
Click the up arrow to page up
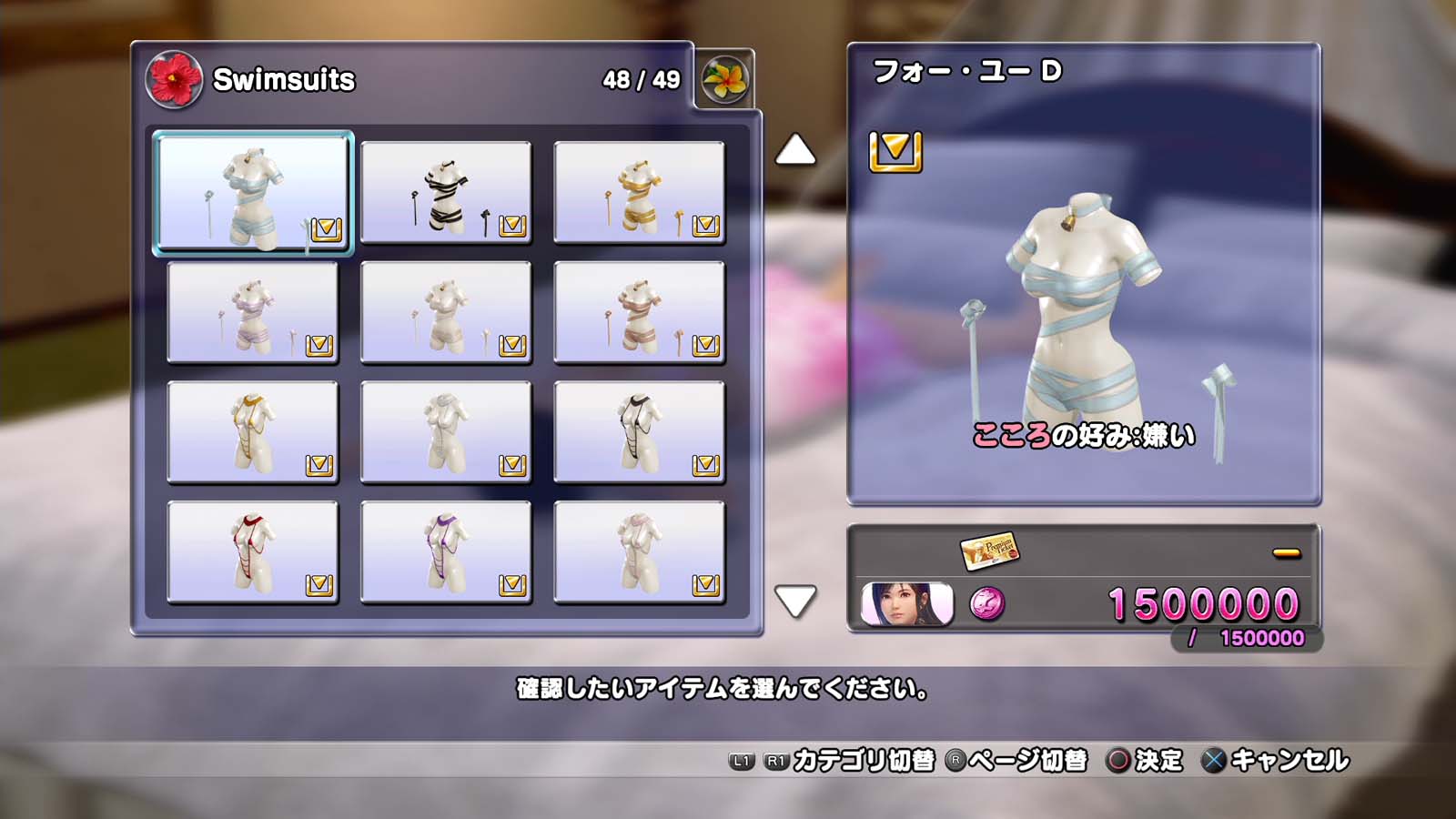[795, 150]
